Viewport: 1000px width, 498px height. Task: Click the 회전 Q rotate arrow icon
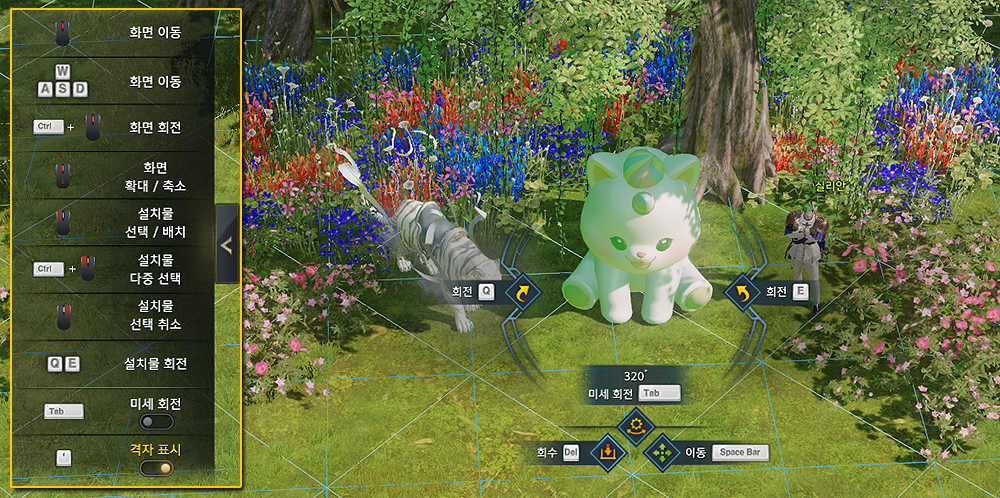click(522, 292)
